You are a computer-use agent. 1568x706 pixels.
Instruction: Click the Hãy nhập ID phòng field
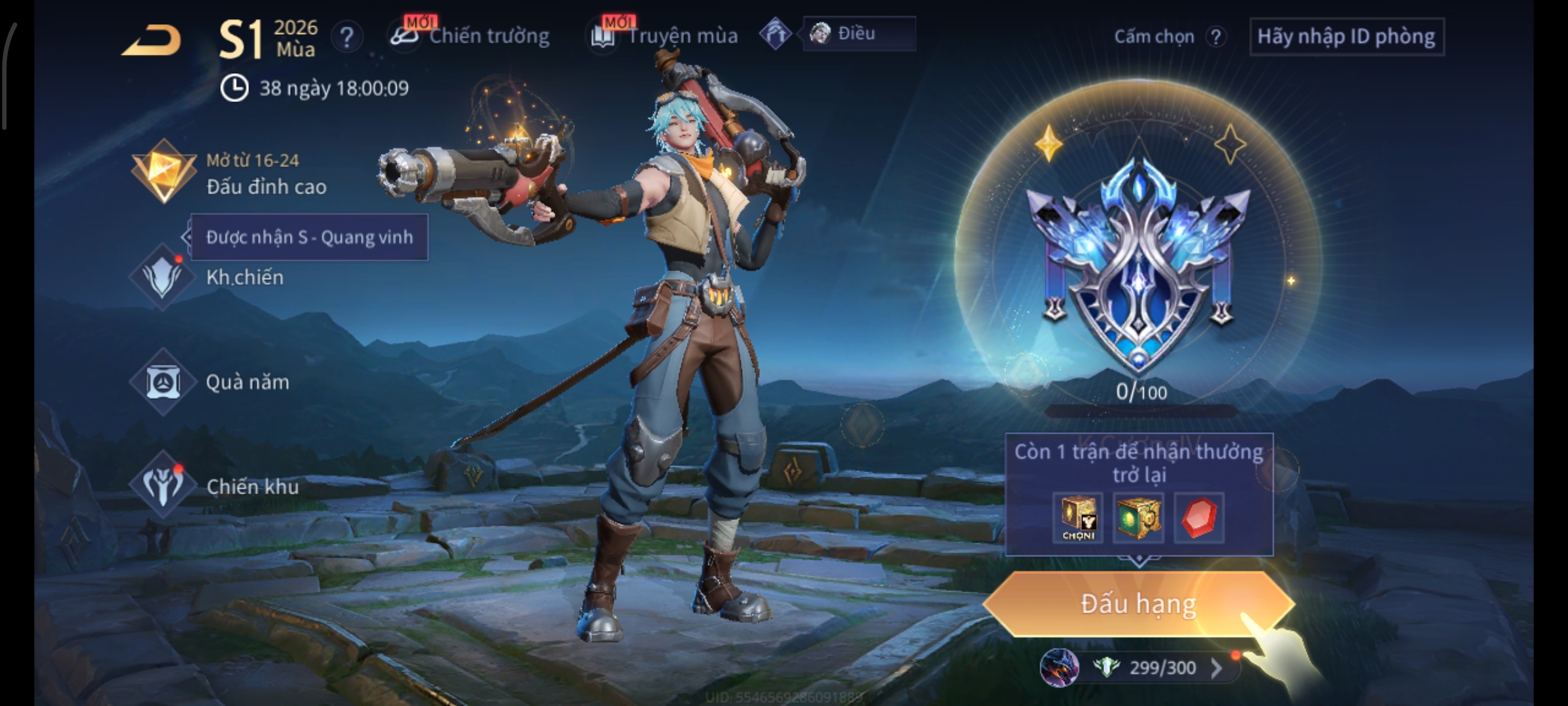[x=1346, y=37]
